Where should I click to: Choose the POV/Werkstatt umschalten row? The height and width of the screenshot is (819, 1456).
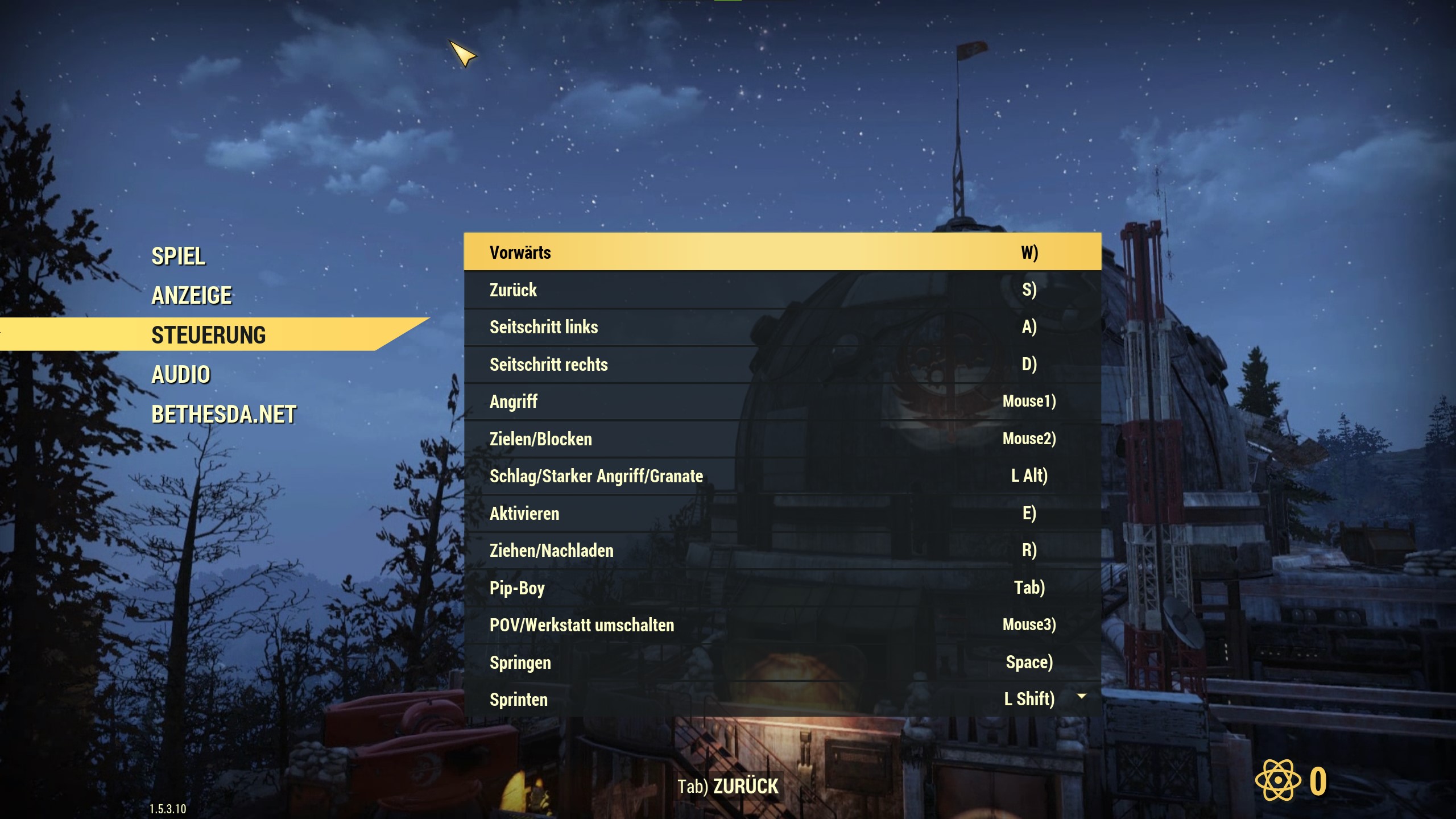pyautogui.click(x=782, y=625)
